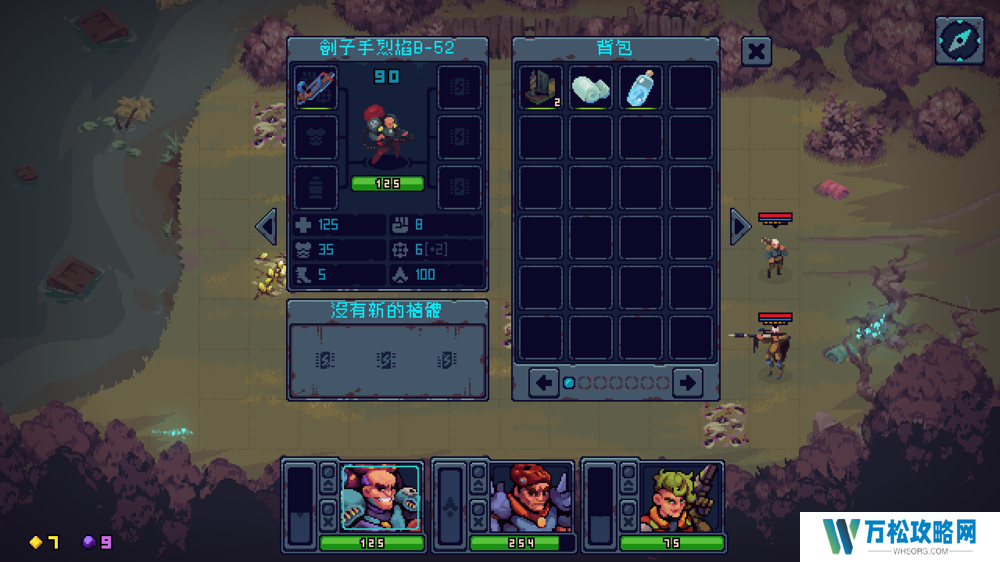Go to previous backpack page
Viewport: 1000px width, 562px height.
[x=543, y=381]
